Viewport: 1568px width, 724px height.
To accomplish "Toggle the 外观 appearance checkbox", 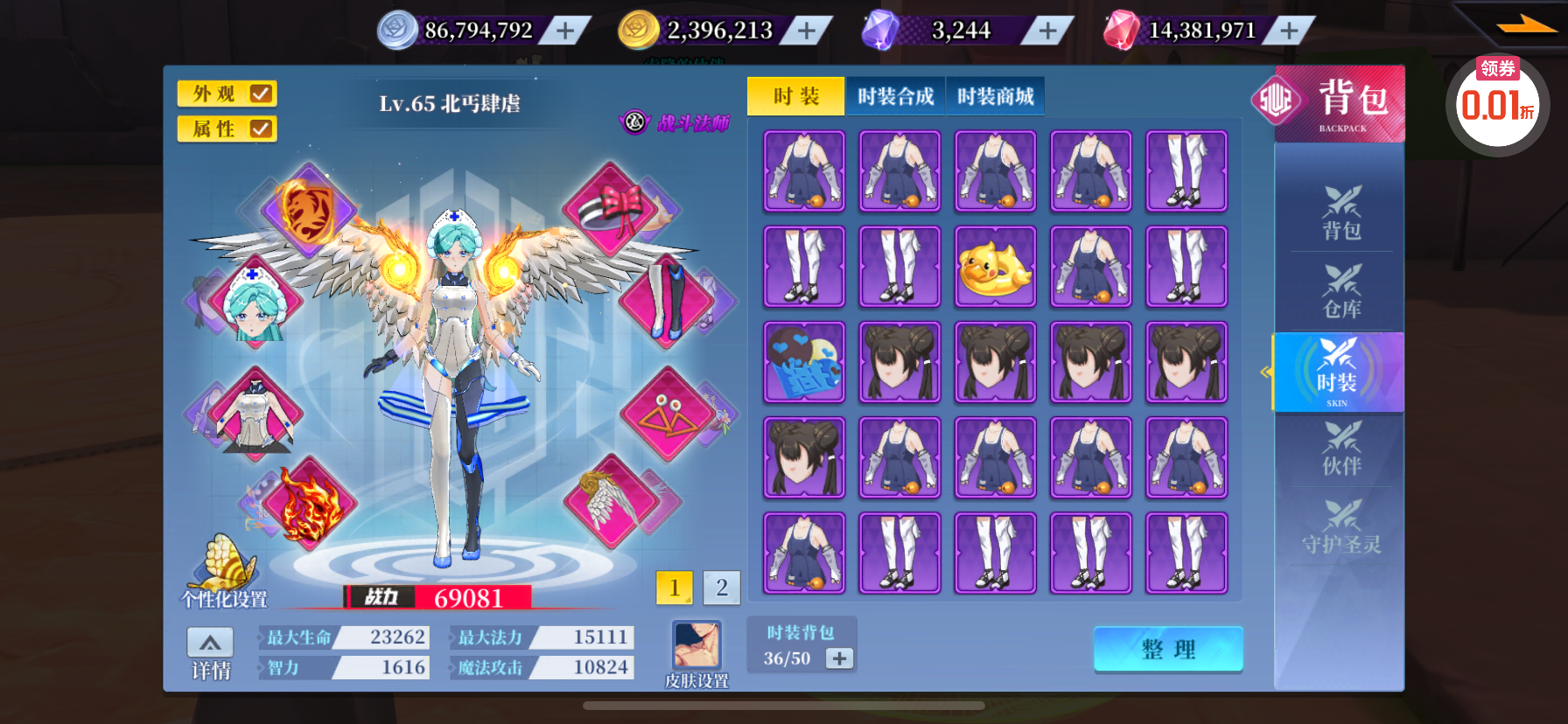I will [260, 94].
